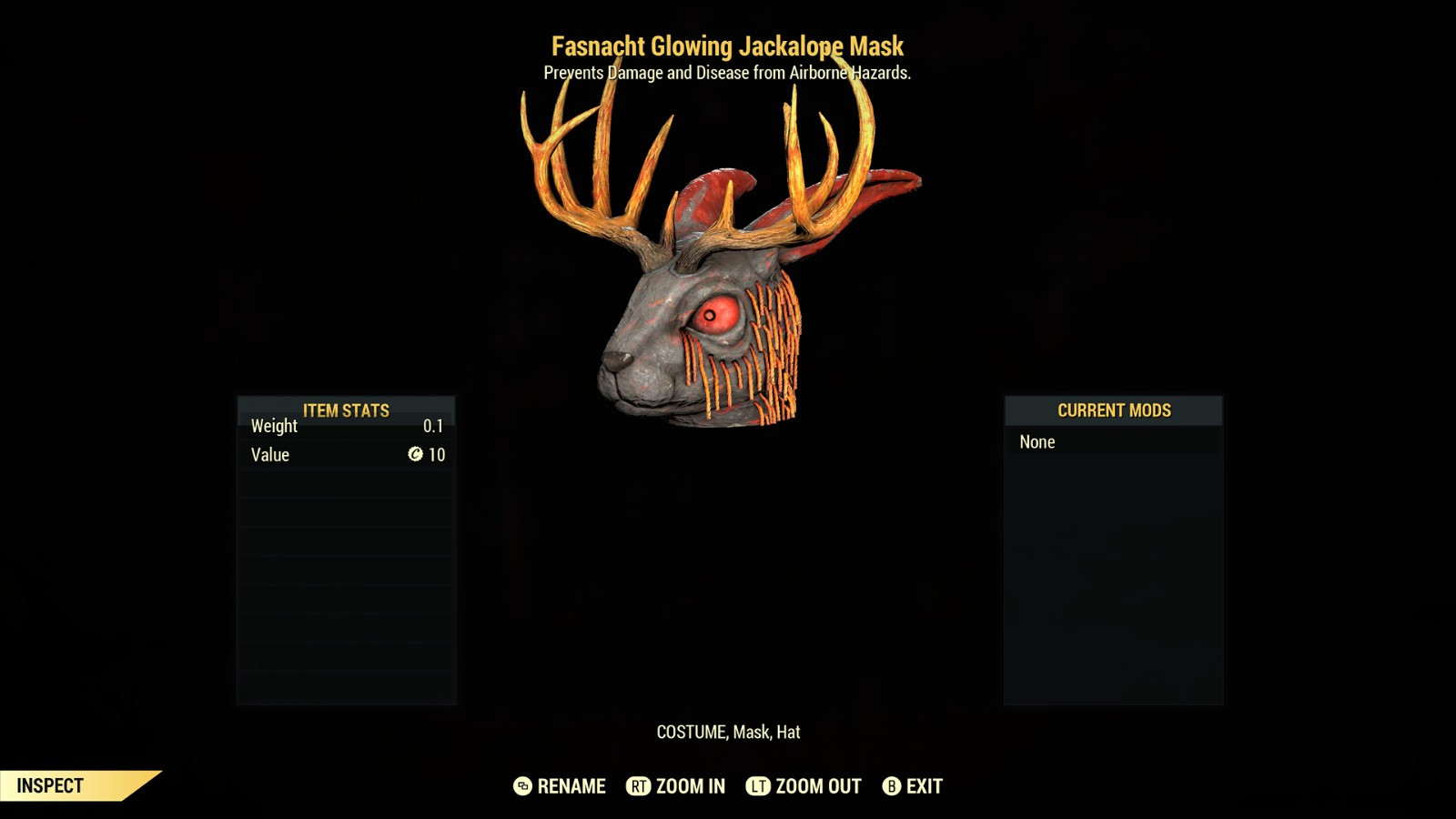Viewport: 1456px width, 819px height.
Task: Click the ITEM STATS panel header
Action: (346, 410)
